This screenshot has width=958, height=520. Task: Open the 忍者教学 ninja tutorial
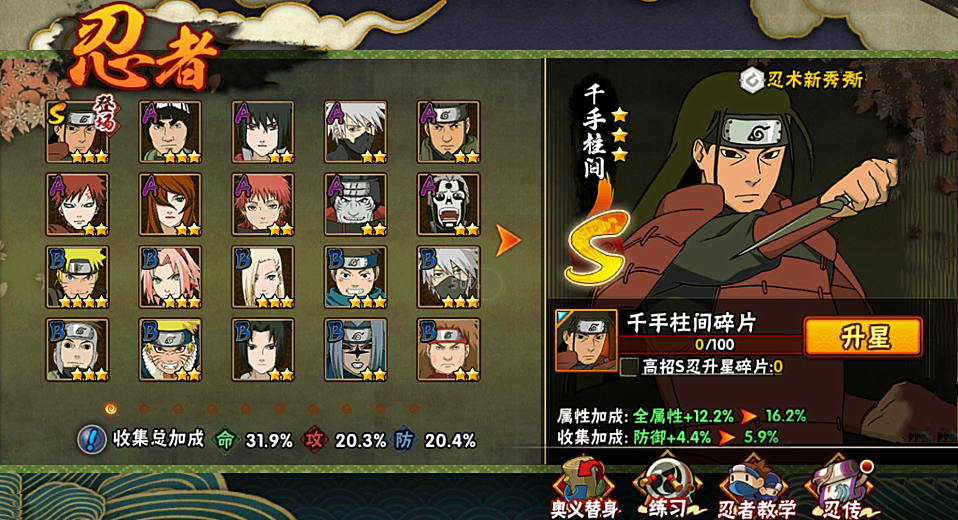[x=756, y=488]
